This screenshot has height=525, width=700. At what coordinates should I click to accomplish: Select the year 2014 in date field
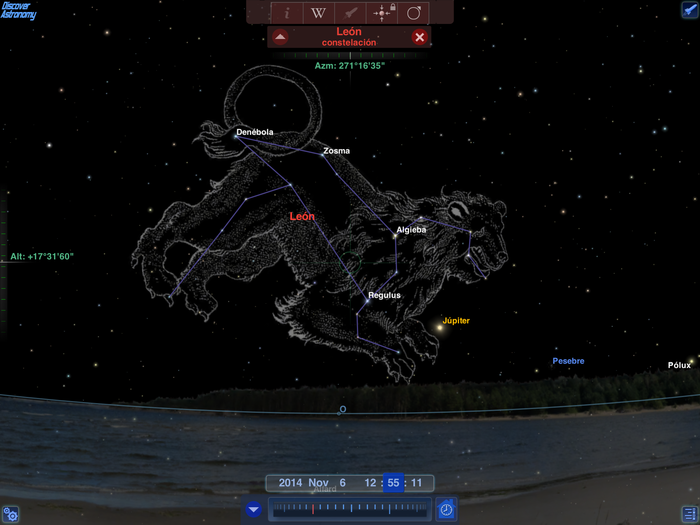(x=289, y=483)
